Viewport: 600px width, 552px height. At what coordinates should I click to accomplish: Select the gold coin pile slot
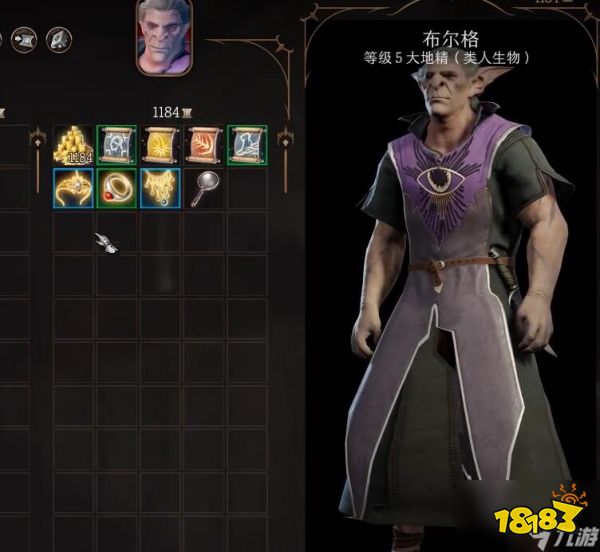72,145
